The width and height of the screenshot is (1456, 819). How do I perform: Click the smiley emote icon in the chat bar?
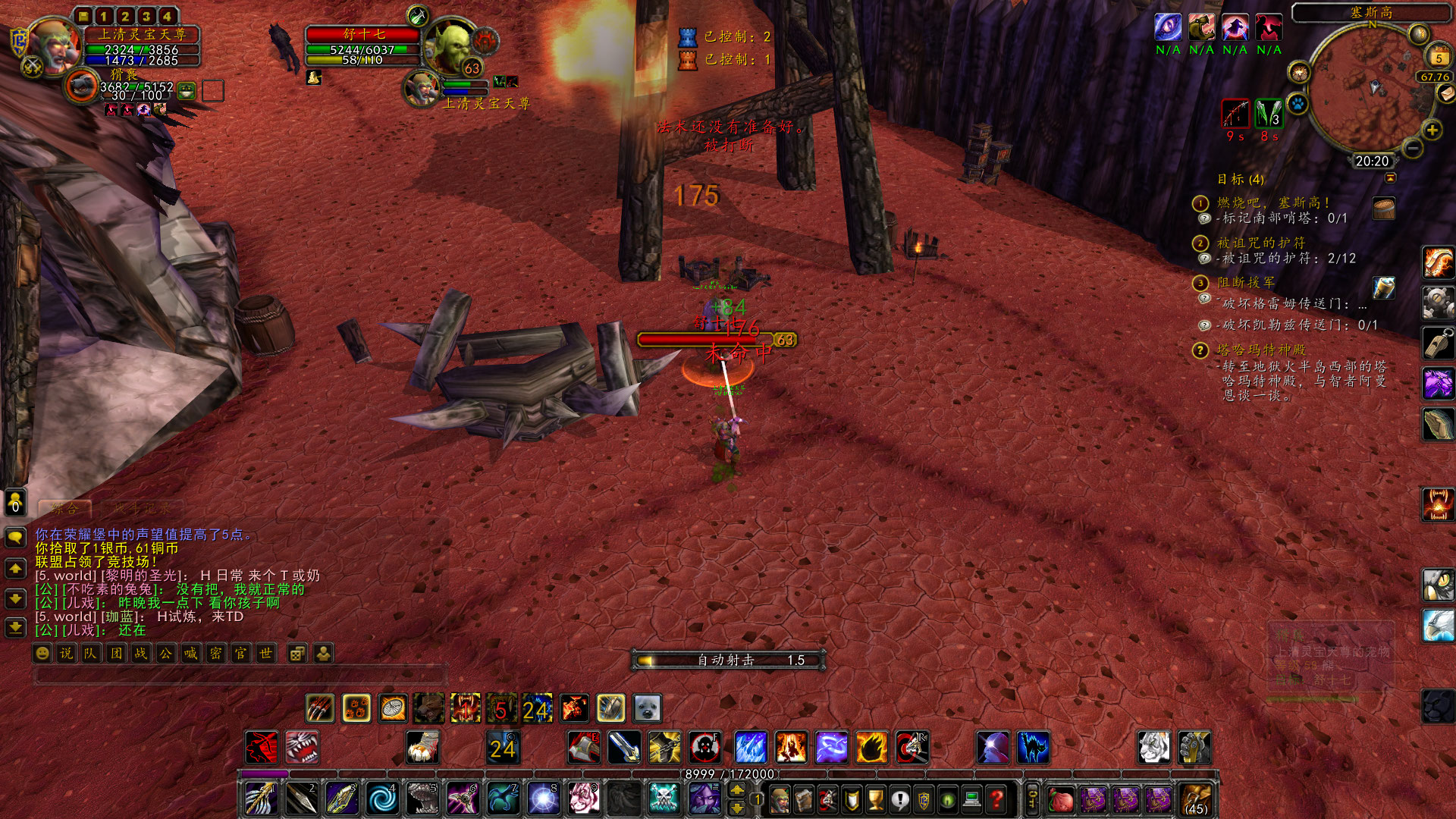(42, 653)
